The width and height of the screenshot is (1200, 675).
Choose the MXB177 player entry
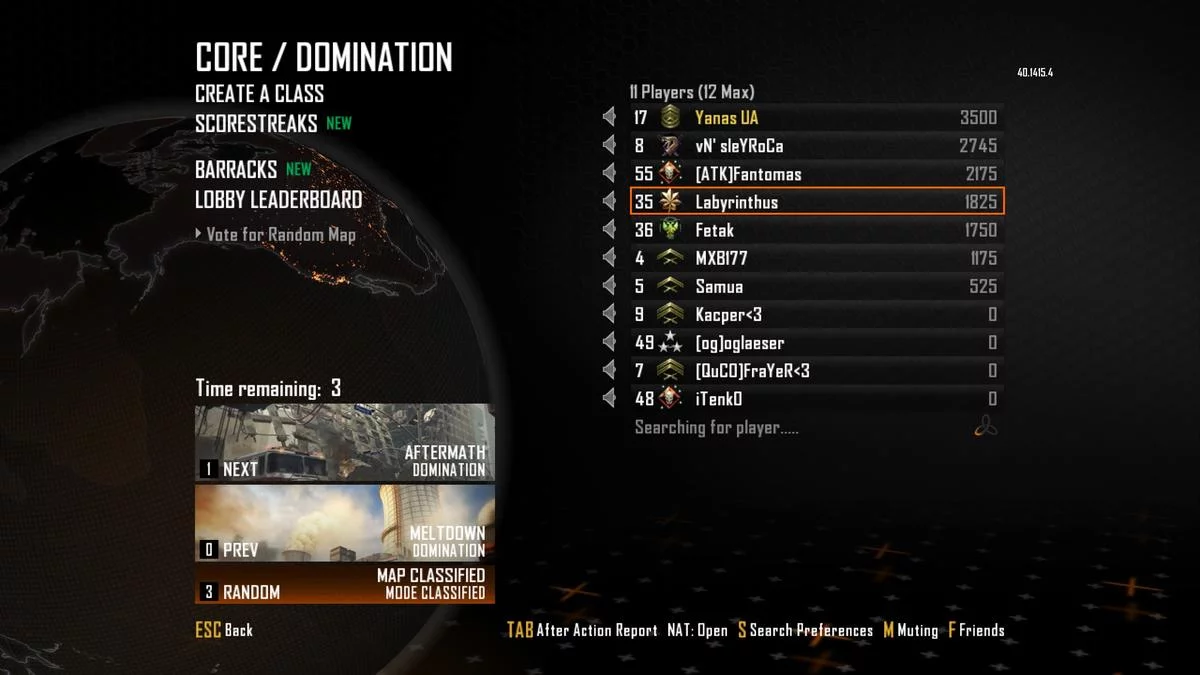pyautogui.click(x=815, y=258)
